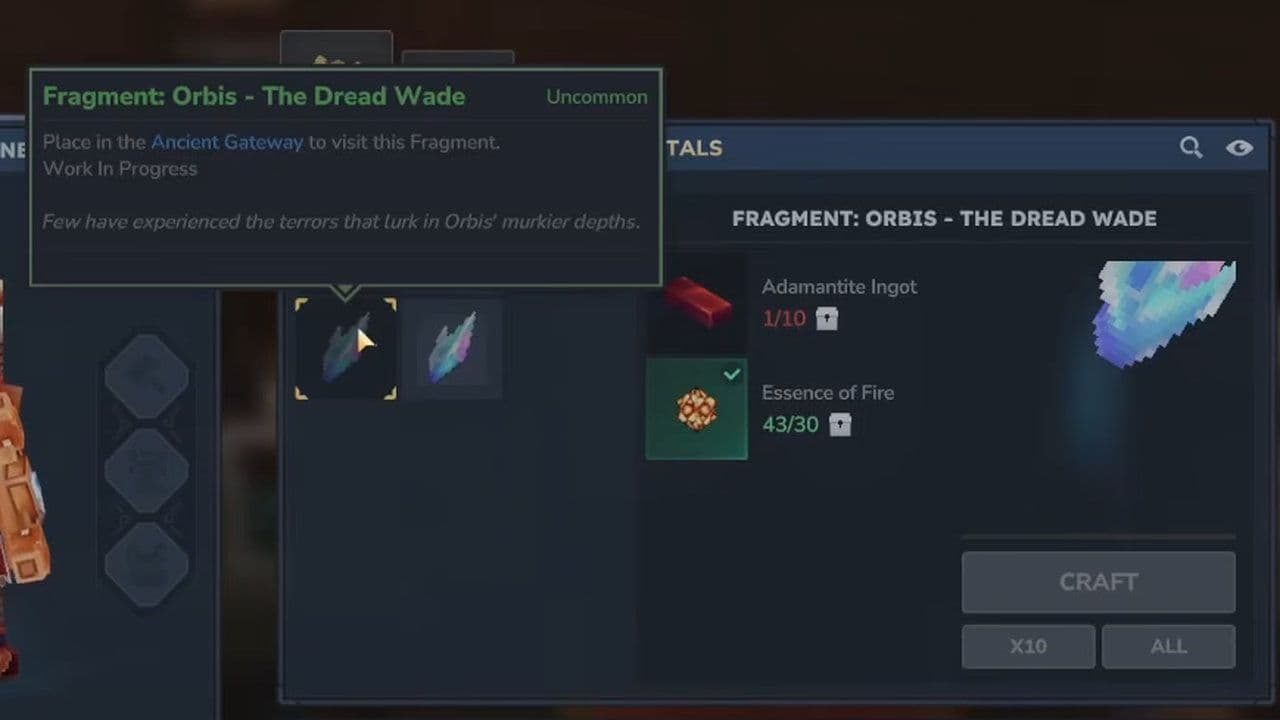Switch to the TALS category tab
Viewport: 1280px width, 720px height.
point(694,148)
